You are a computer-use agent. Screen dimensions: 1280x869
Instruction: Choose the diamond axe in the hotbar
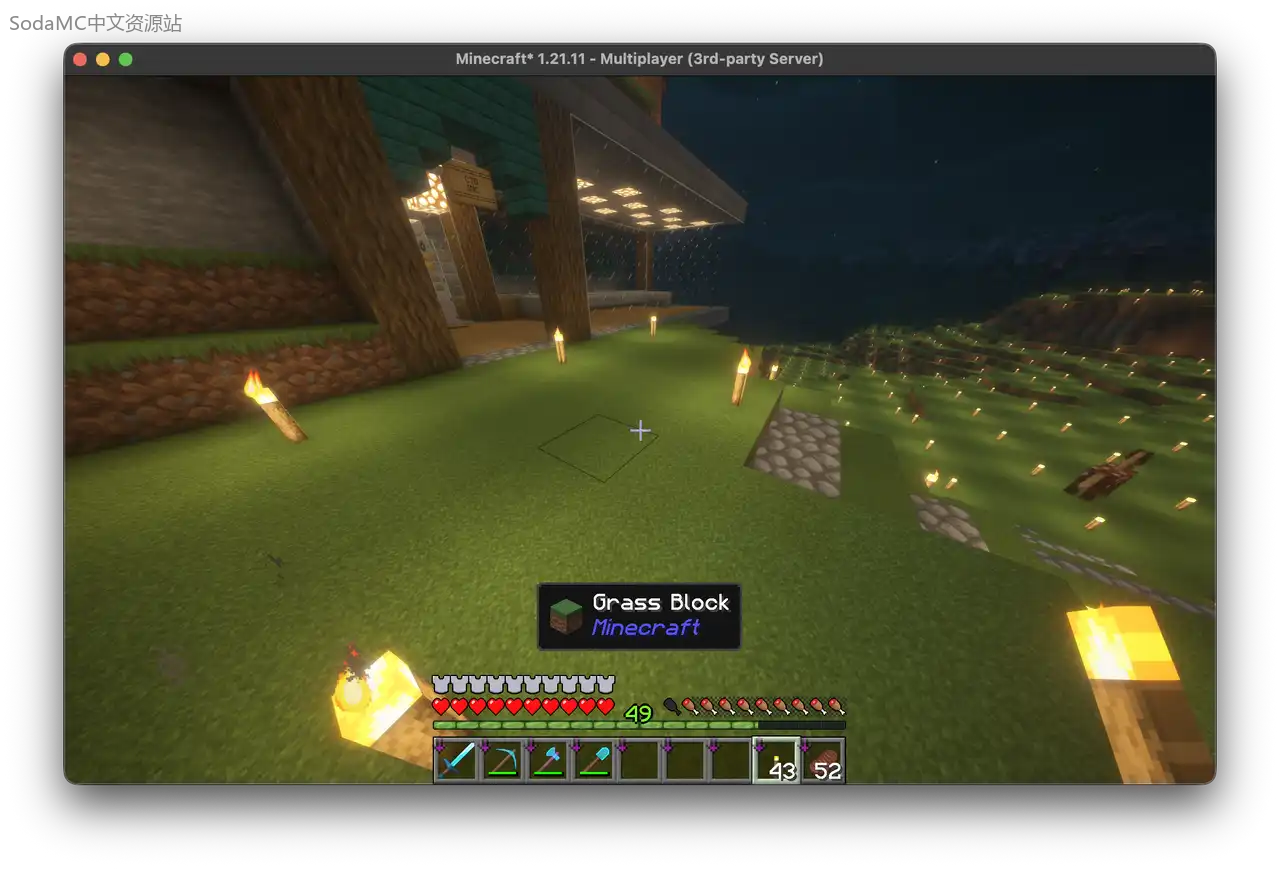[x=547, y=761]
